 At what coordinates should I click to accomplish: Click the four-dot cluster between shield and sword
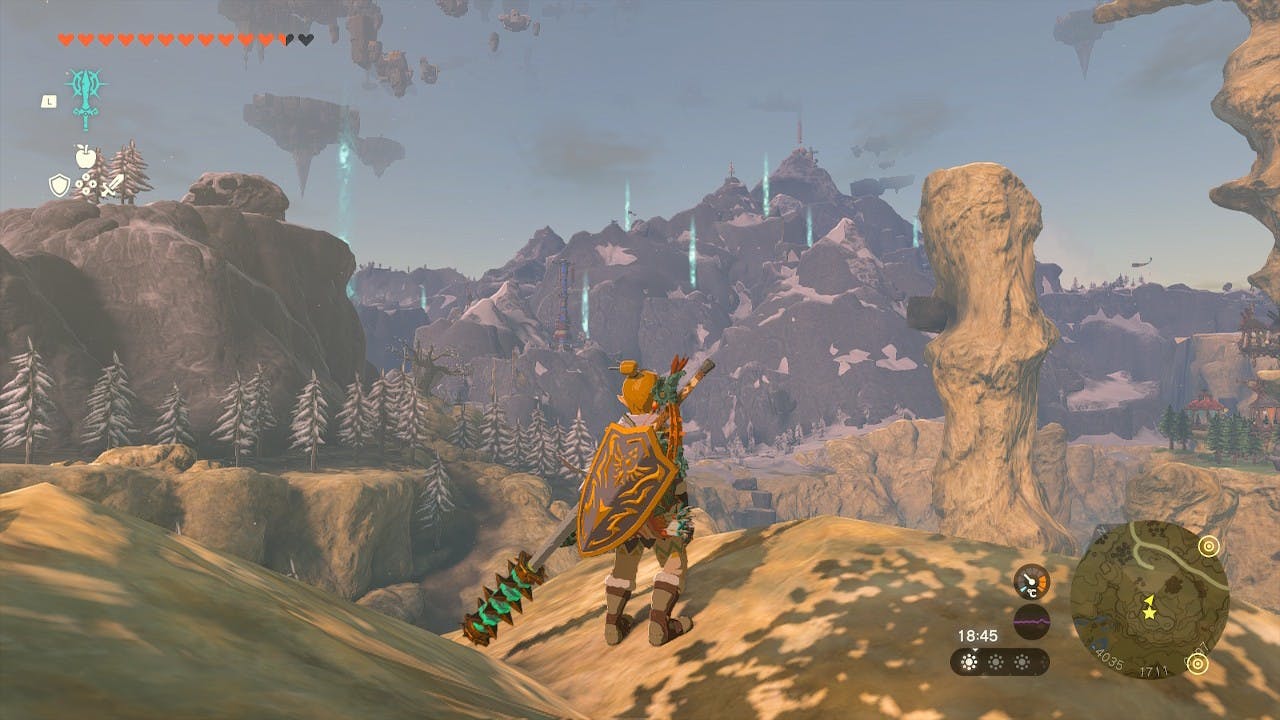click(85, 185)
